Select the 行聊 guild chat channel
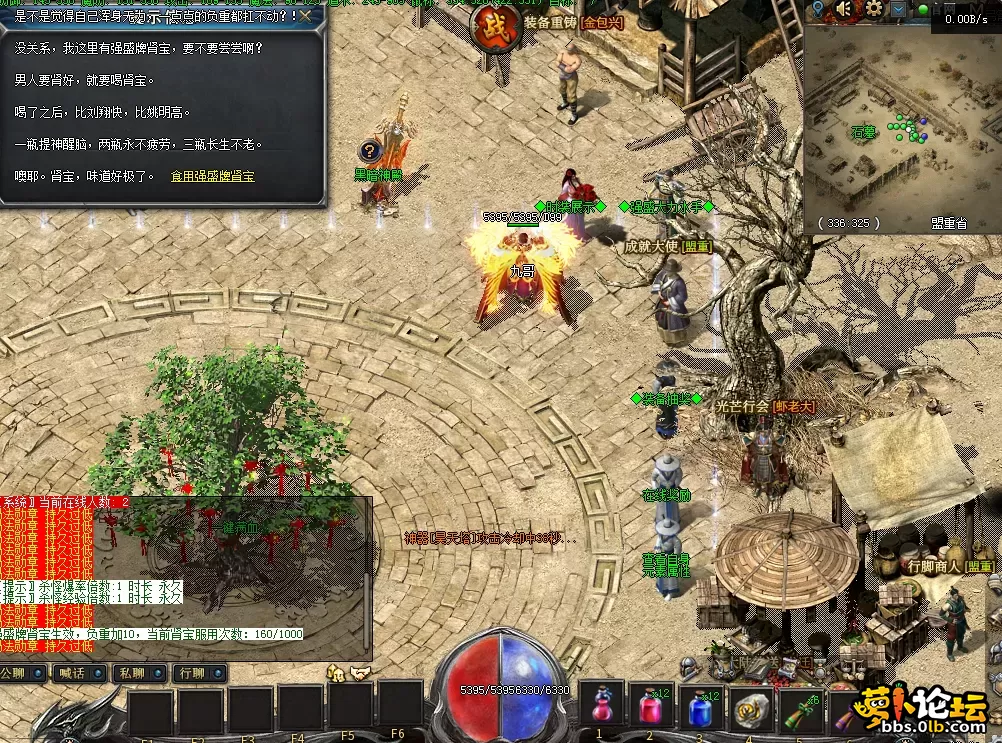The height and width of the screenshot is (743, 1002). (197, 673)
